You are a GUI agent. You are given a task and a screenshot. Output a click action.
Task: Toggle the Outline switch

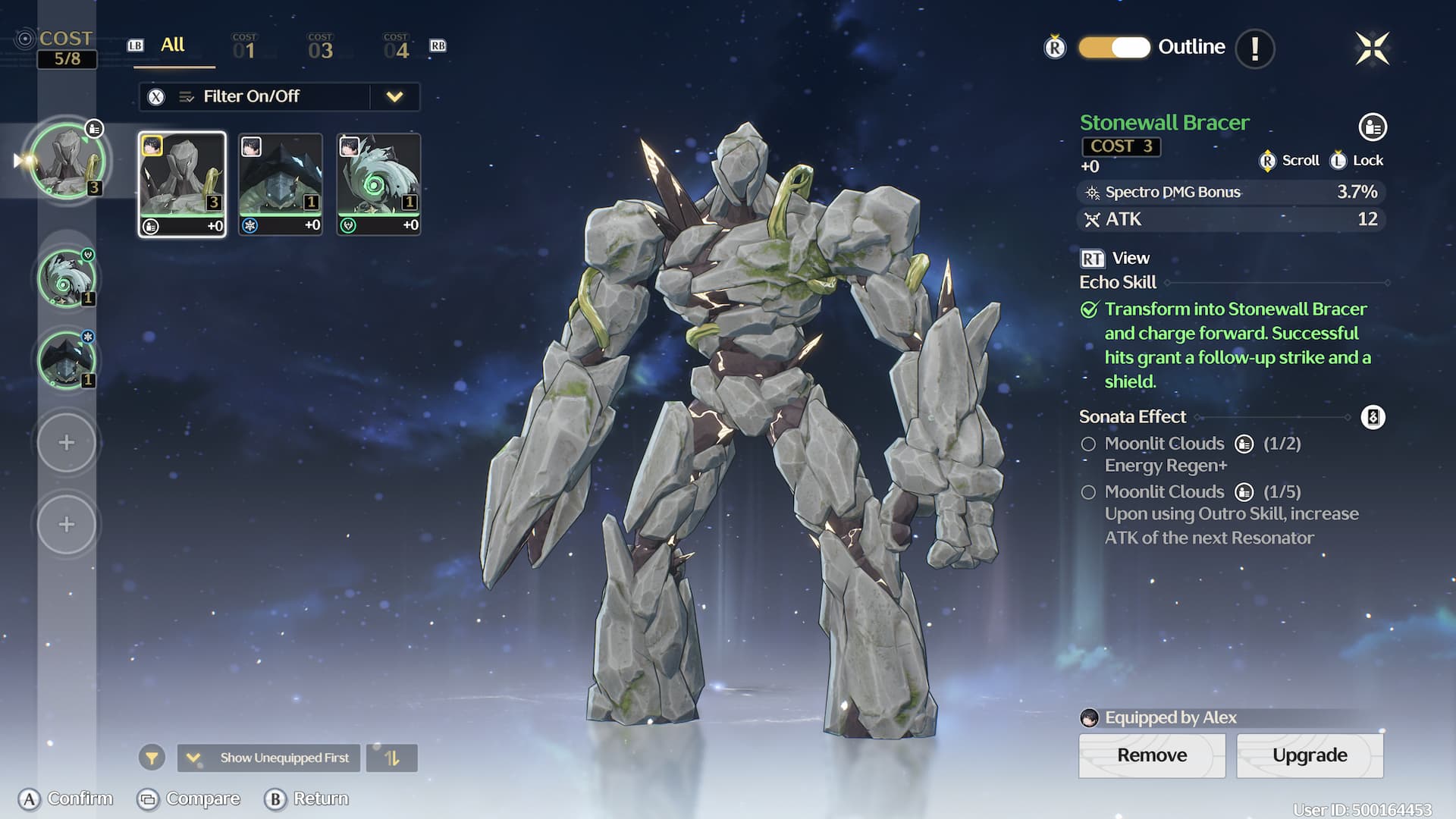1114,47
